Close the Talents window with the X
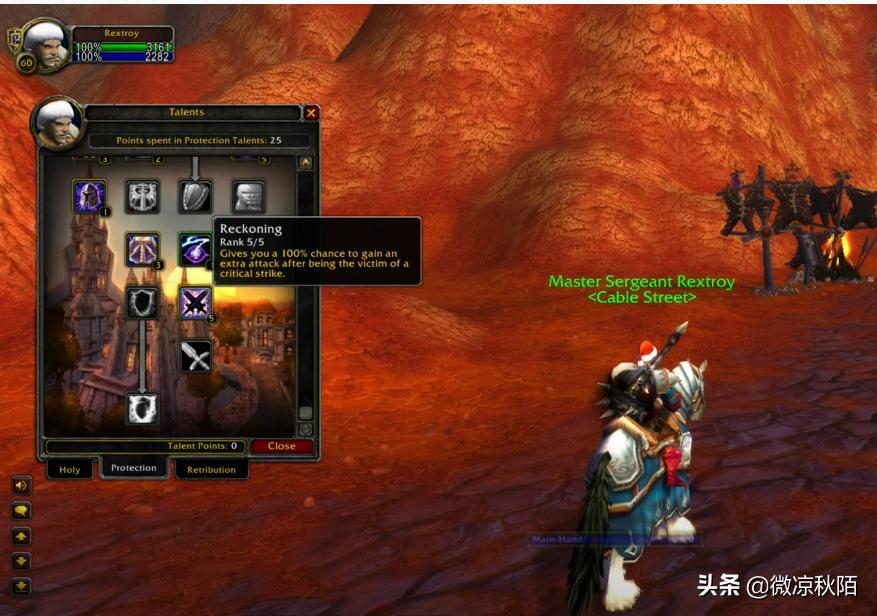This screenshot has height=616, width=877. pyautogui.click(x=311, y=113)
